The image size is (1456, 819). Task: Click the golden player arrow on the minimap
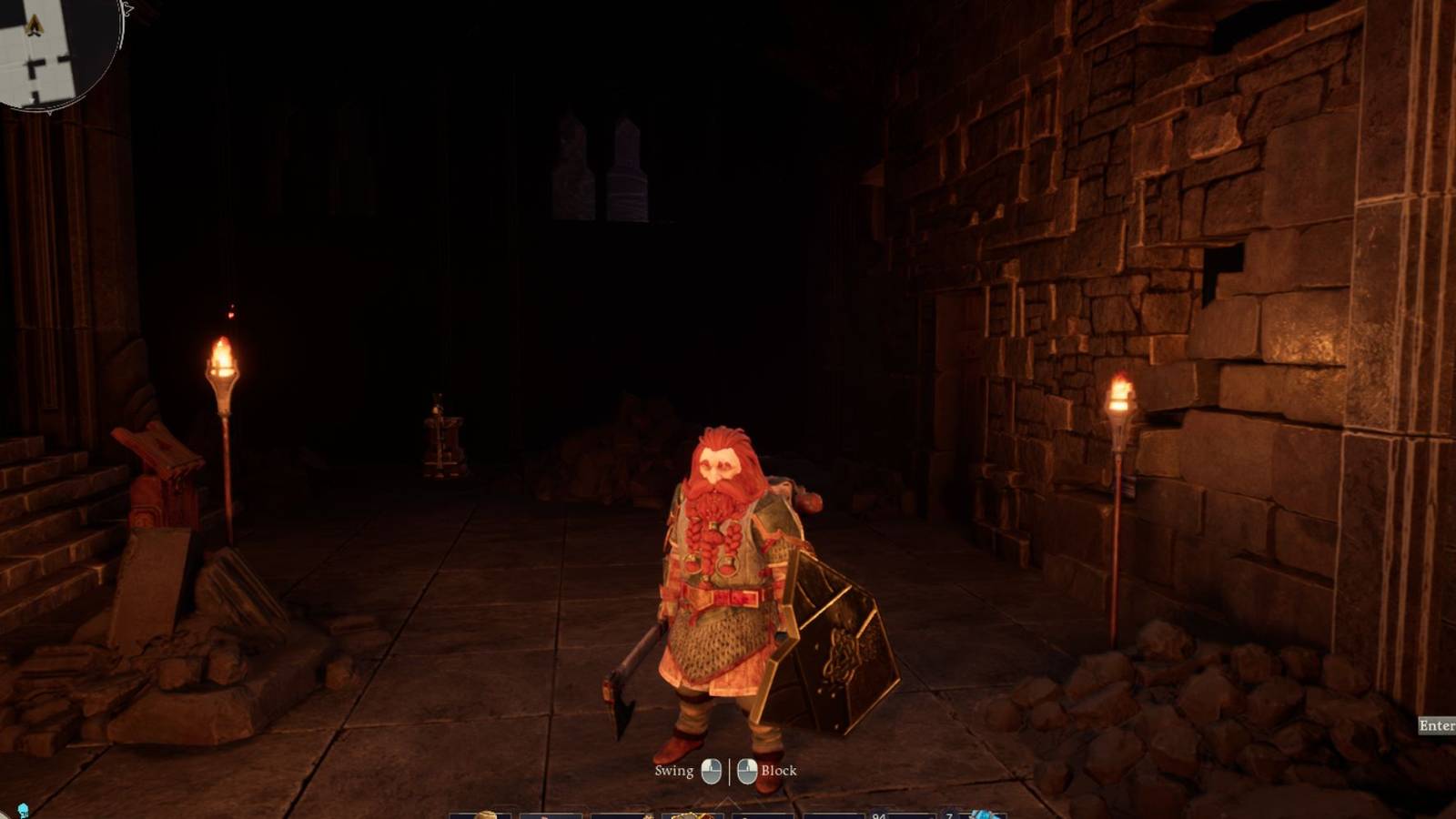[x=34, y=23]
